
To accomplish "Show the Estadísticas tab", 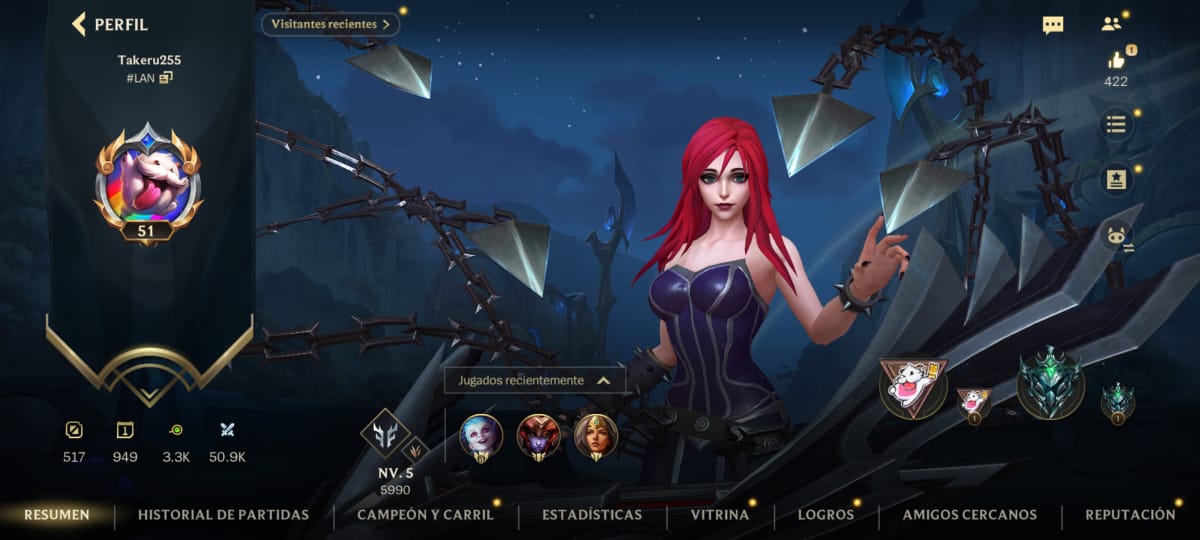I will click(592, 515).
